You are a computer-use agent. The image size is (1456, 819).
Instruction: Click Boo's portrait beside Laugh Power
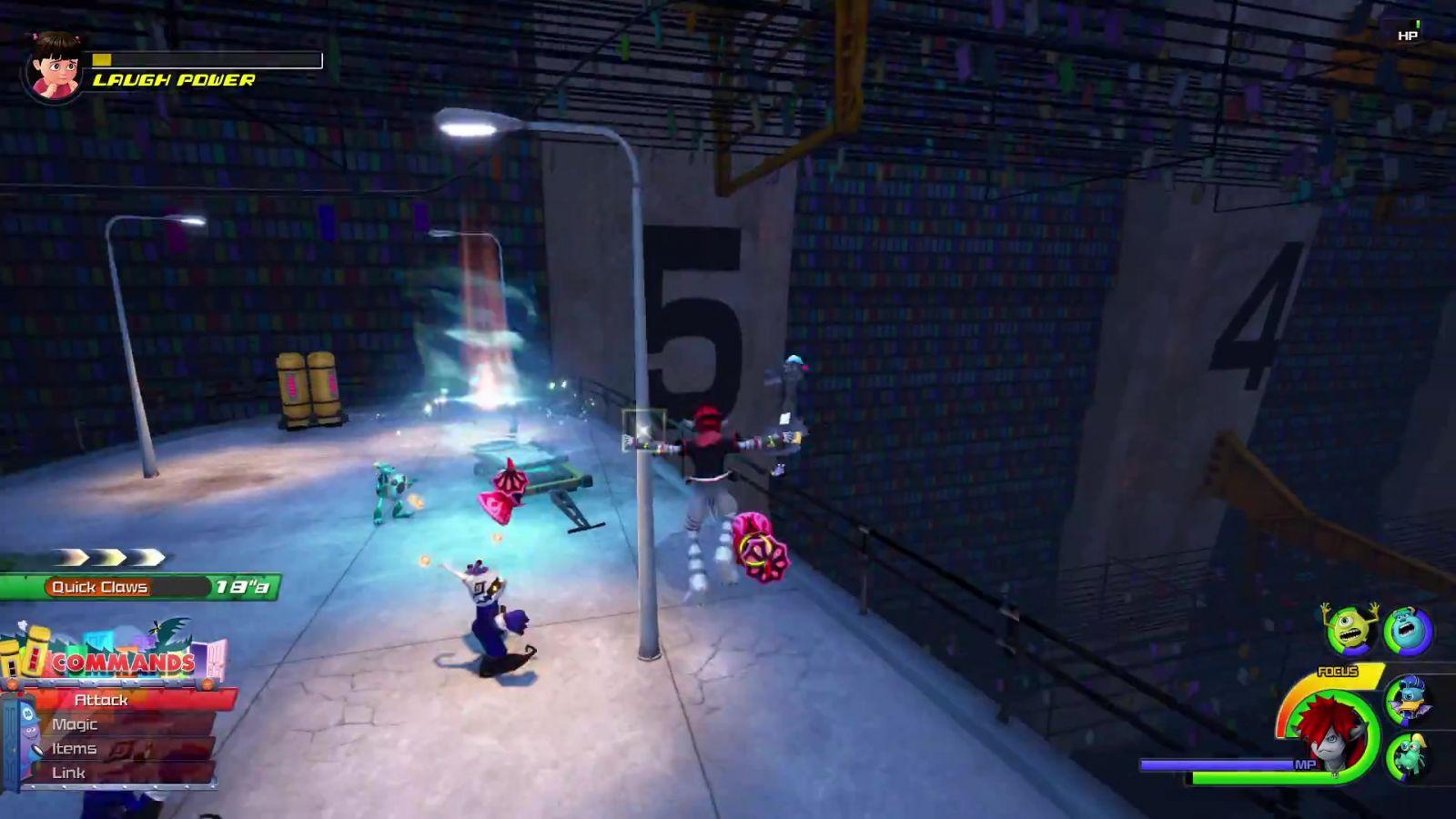pyautogui.click(x=55, y=66)
